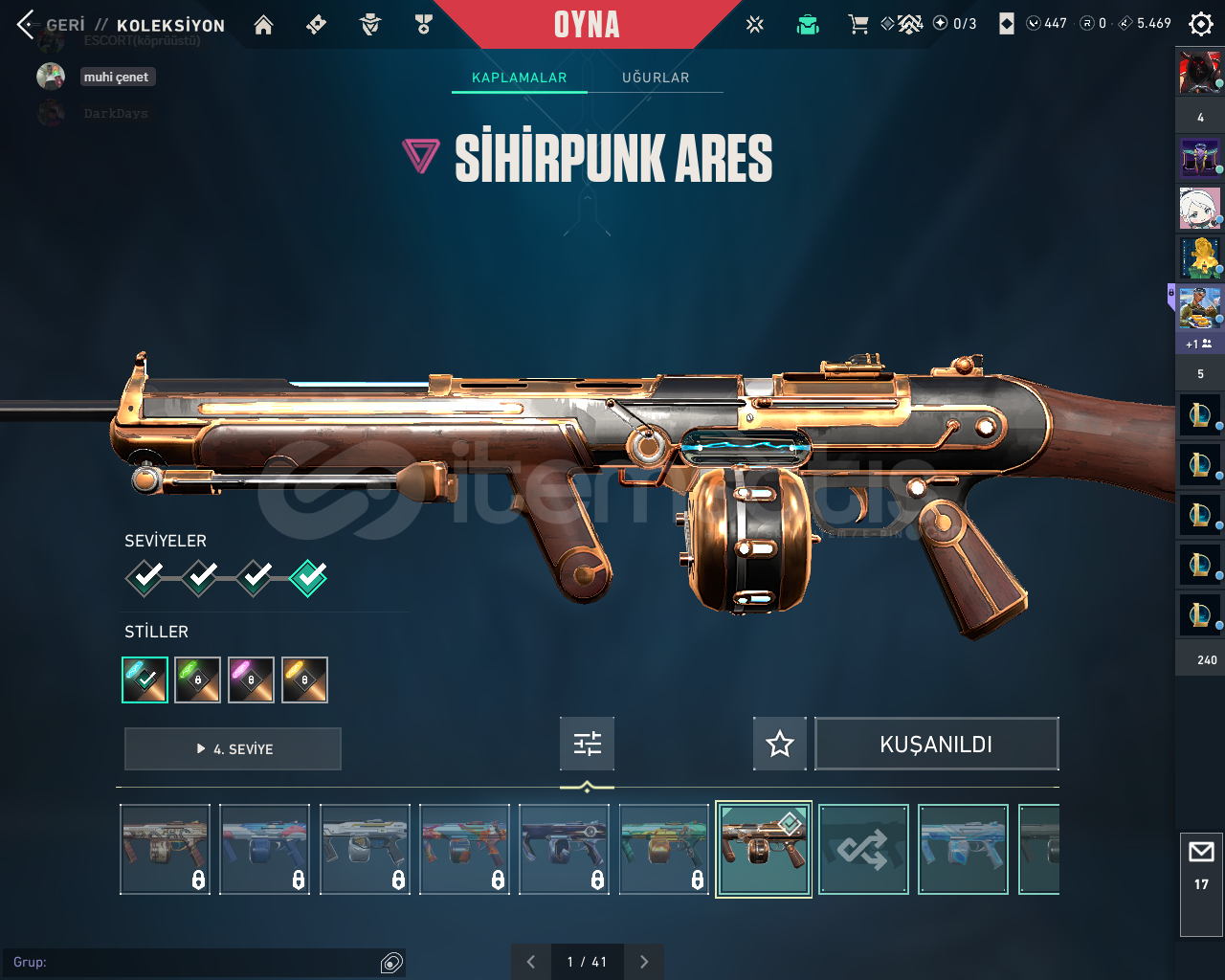Open the store shopping cart icon
Image resolution: width=1225 pixels, height=980 pixels.
[857, 25]
